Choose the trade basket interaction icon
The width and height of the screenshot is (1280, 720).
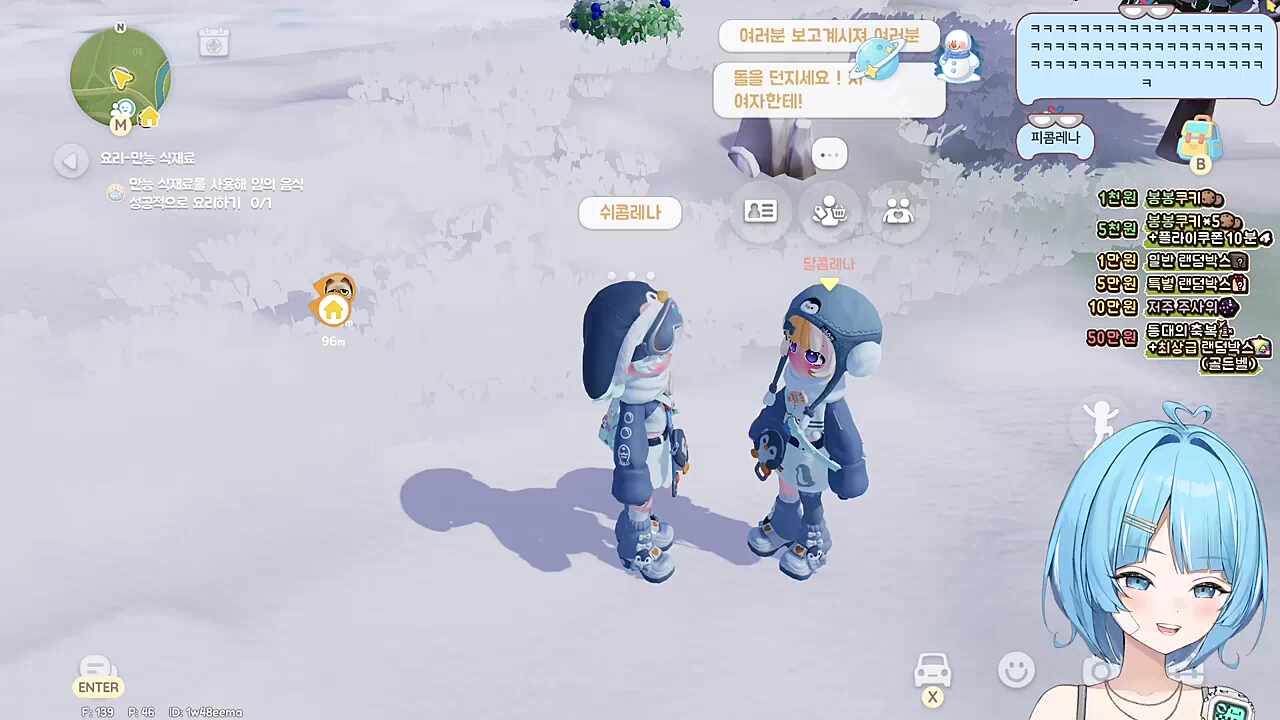[829, 211]
